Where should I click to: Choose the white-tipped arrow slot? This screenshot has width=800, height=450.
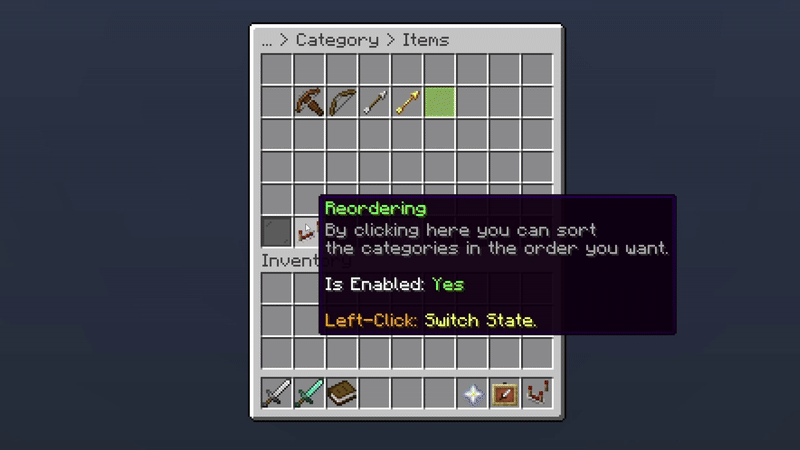click(375, 102)
